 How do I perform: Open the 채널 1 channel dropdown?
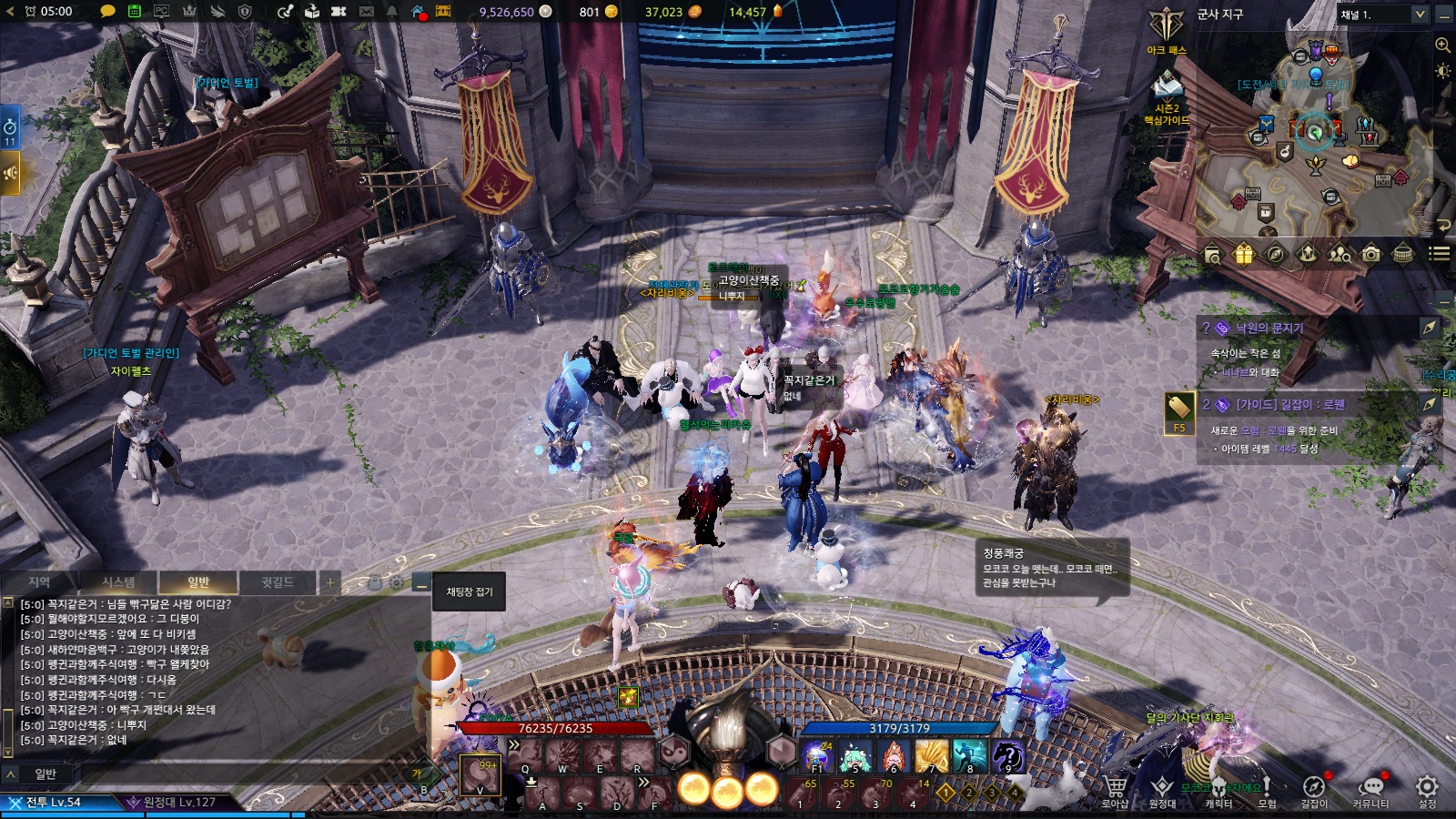click(x=1382, y=15)
